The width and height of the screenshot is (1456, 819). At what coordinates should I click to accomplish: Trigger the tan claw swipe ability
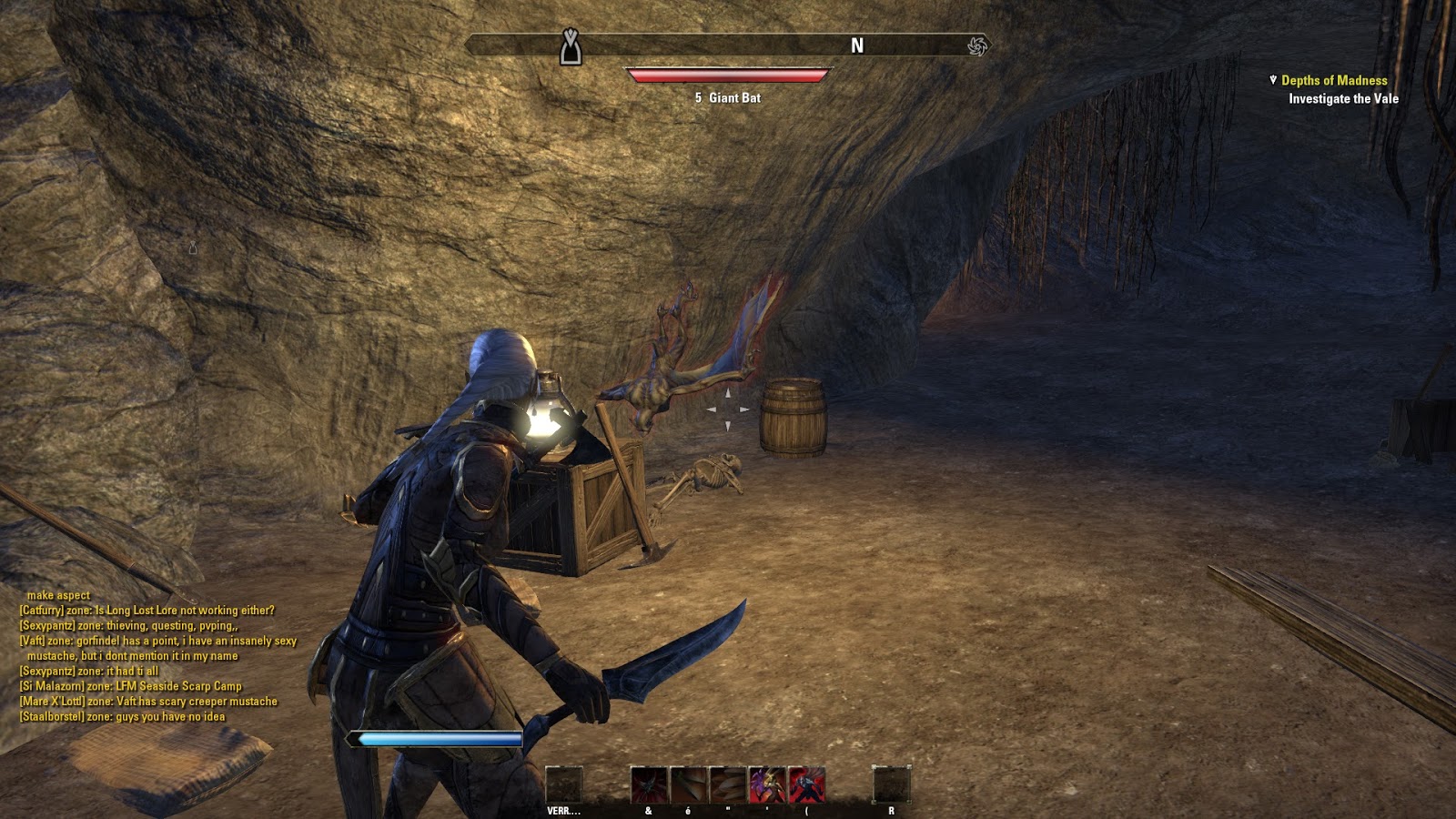pyautogui.click(x=727, y=784)
